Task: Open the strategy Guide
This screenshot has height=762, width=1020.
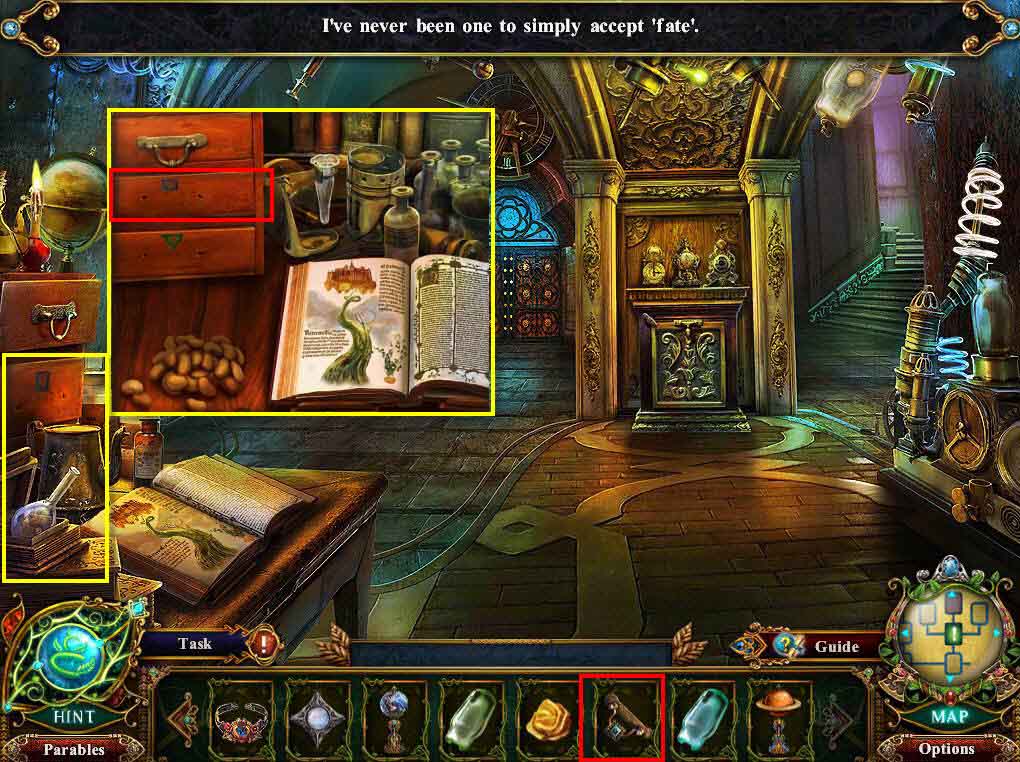Action: [836, 646]
